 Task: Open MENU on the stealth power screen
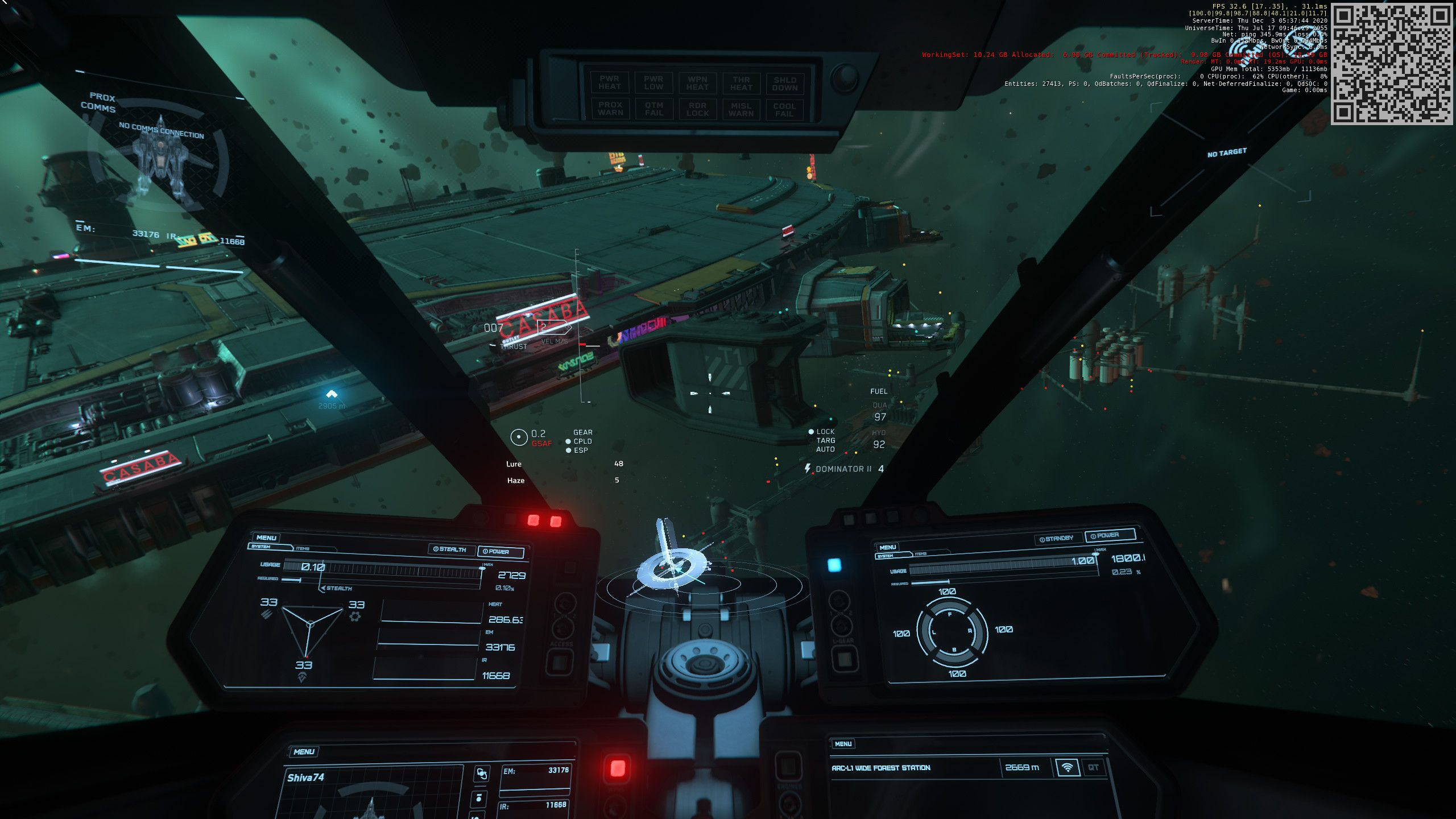point(266,537)
